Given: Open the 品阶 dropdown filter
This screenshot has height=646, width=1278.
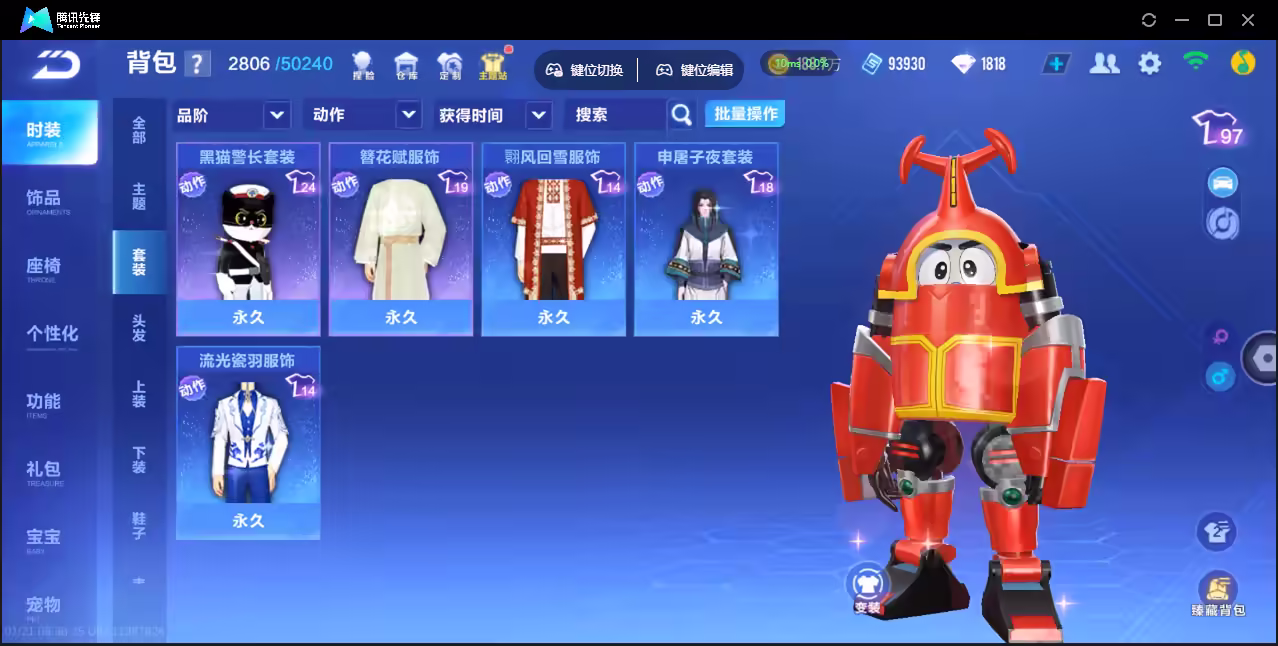Looking at the screenshot, I should click(232, 115).
